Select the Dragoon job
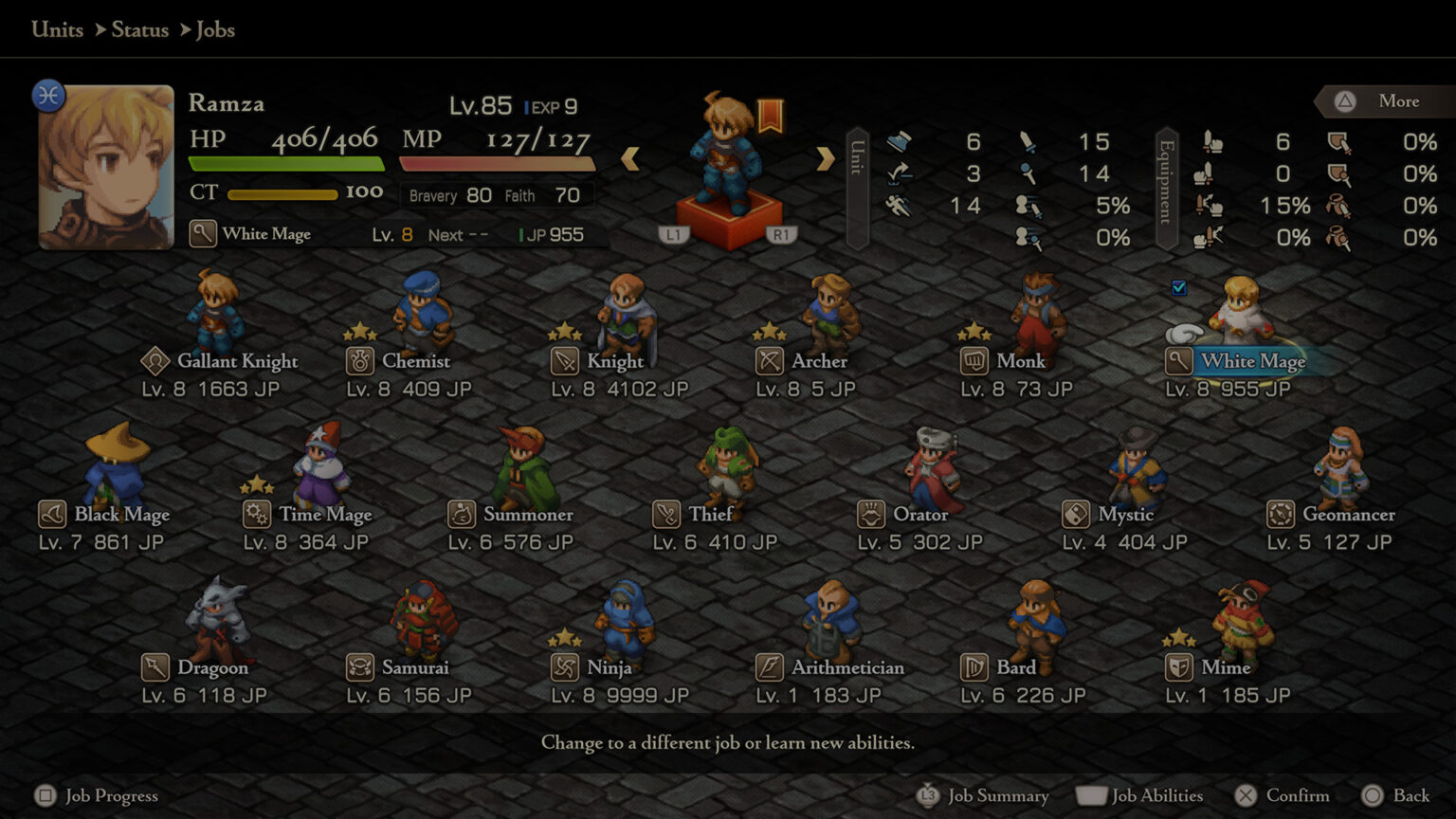The width and height of the screenshot is (1456, 819). tap(211, 668)
